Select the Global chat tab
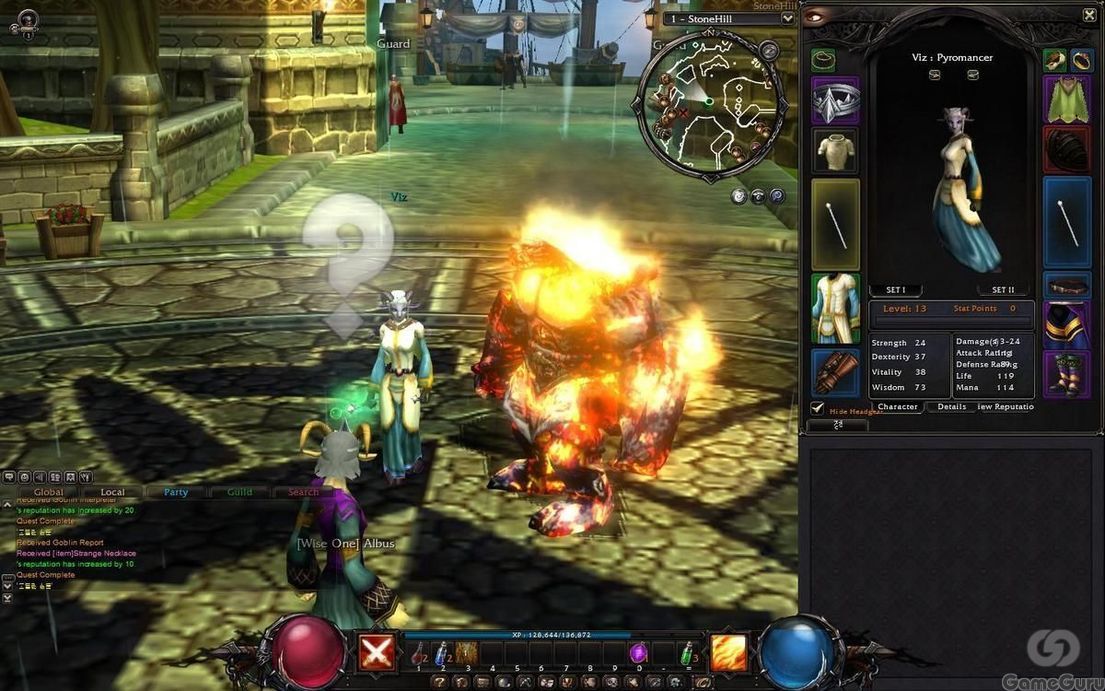The height and width of the screenshot is (691, 1105). (48, 492)
